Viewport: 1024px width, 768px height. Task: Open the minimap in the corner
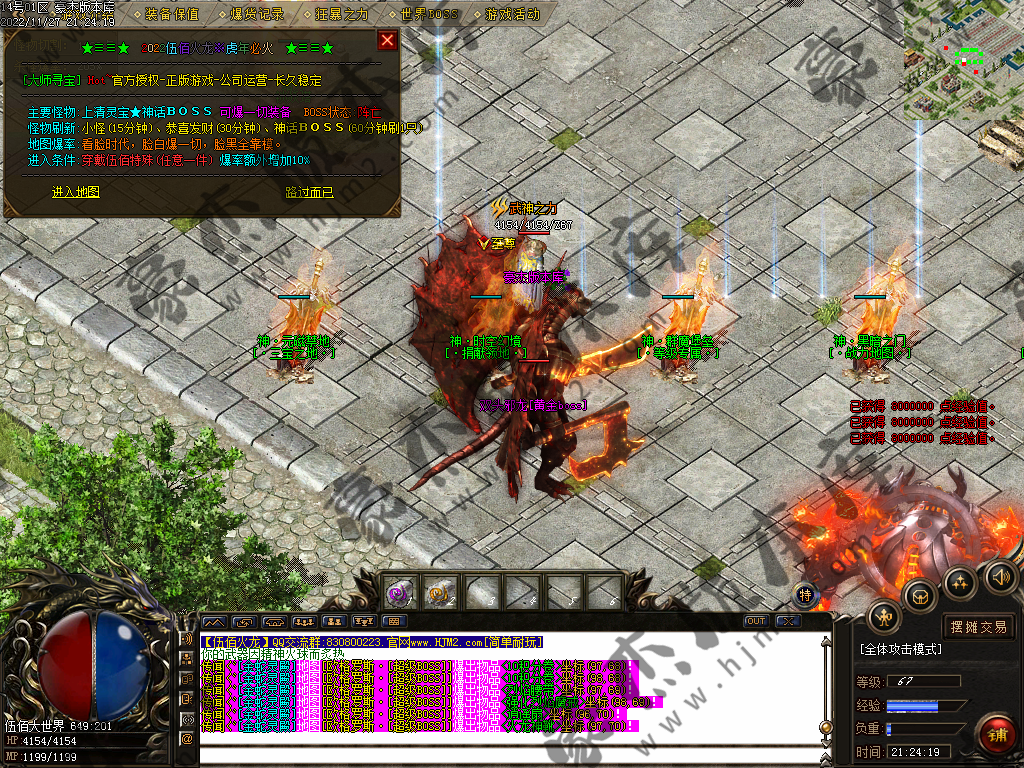coord(963,60)
